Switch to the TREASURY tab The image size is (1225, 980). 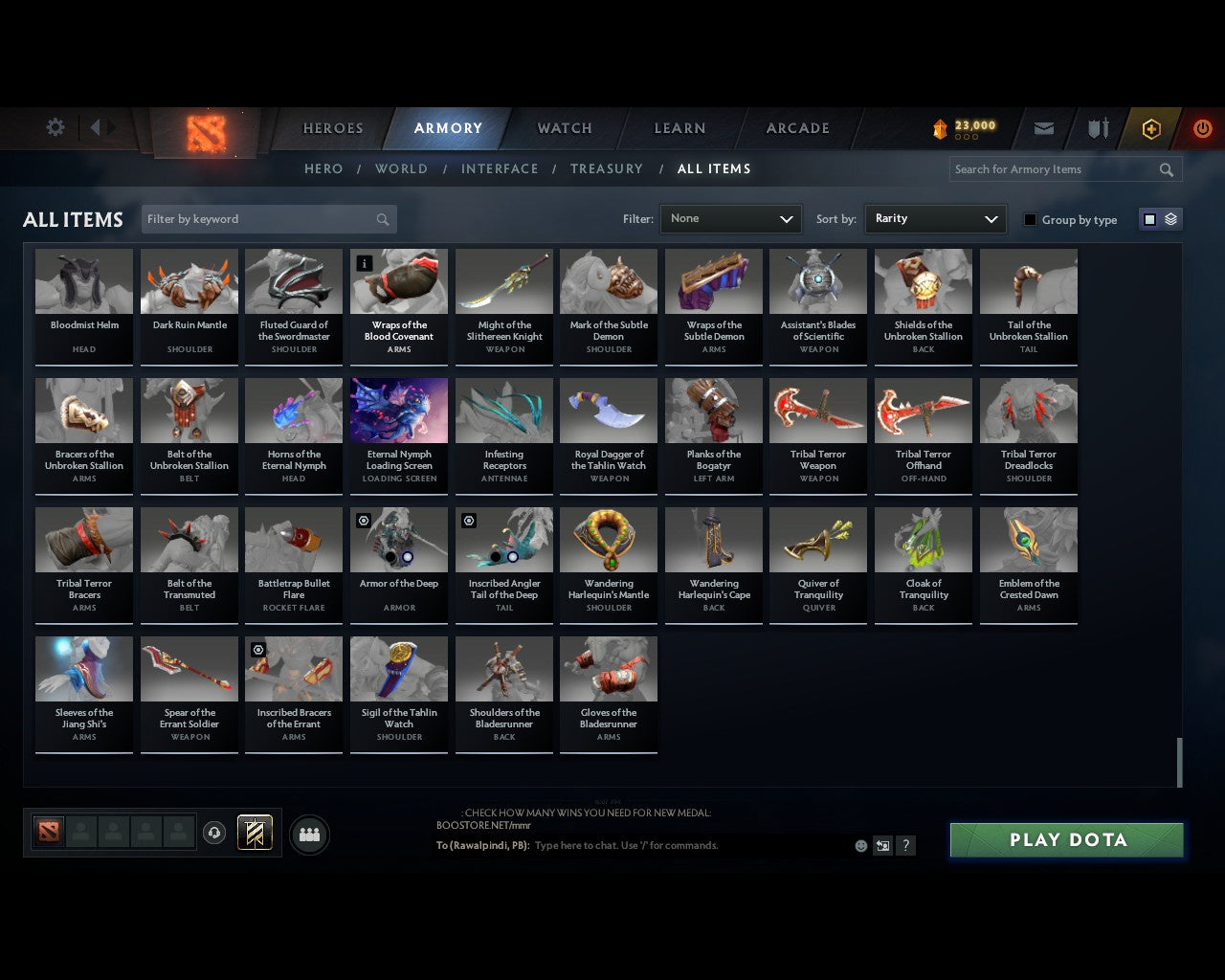[x=606, y=168]
